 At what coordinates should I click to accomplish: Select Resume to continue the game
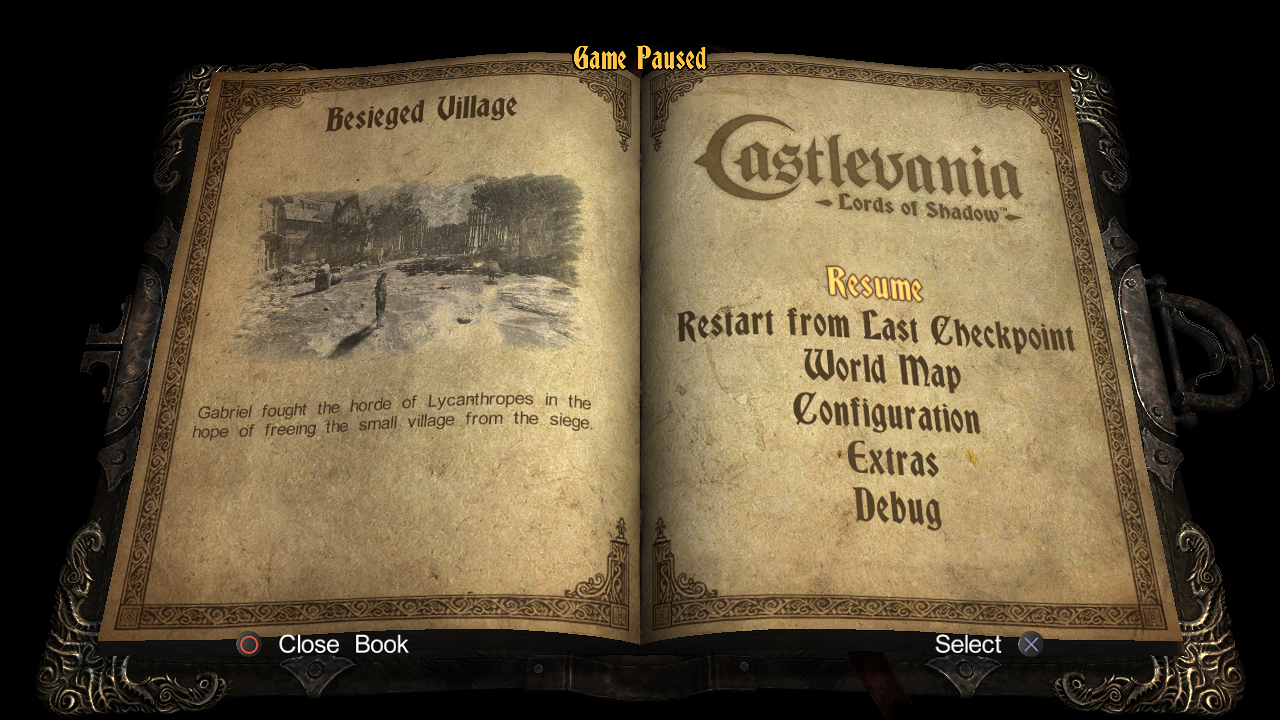874,284
